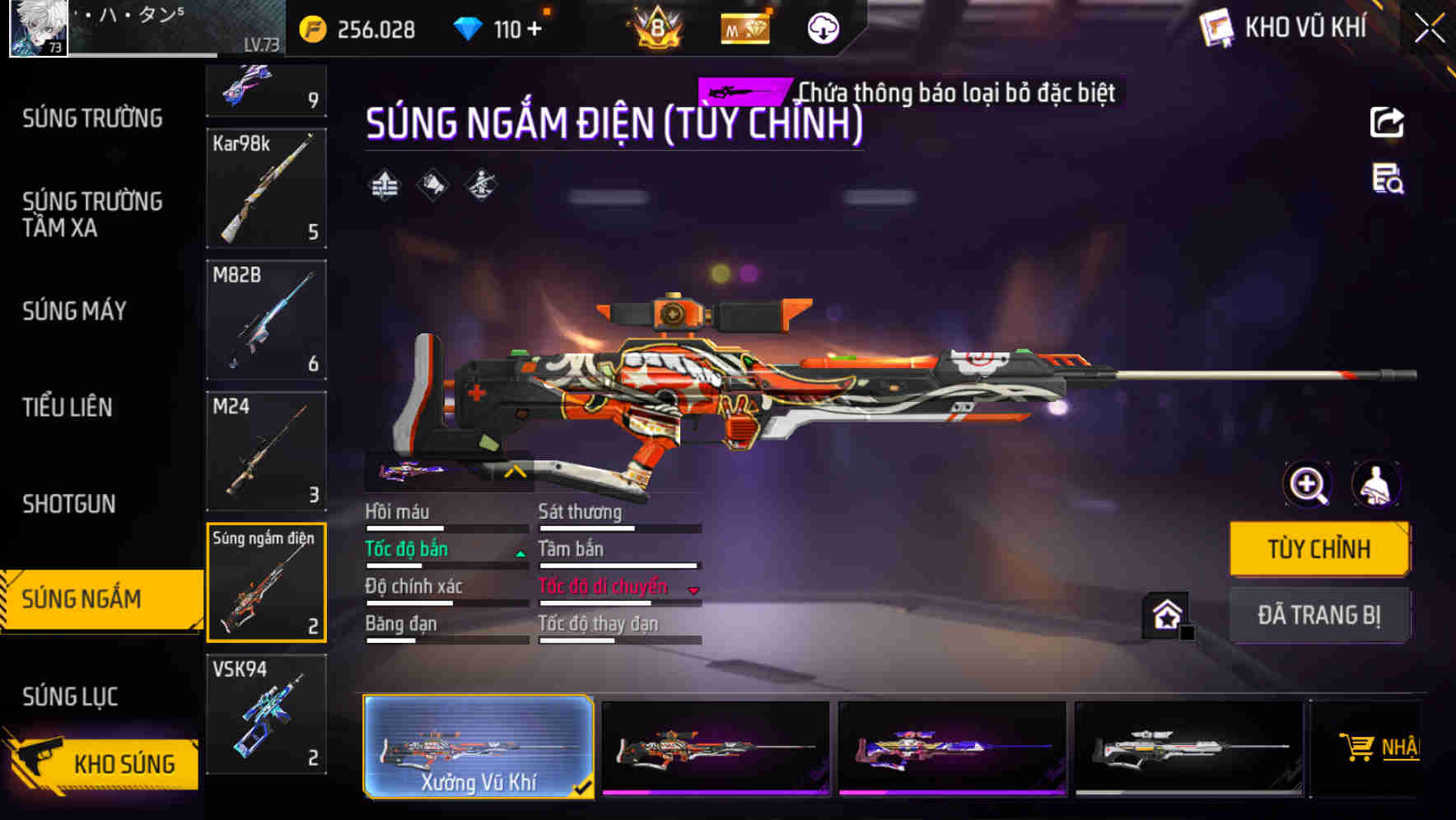Select the Xưởng Vũ Khí skin thumbnail
This screenshot has height=820, width=1456.
(478, 747)
